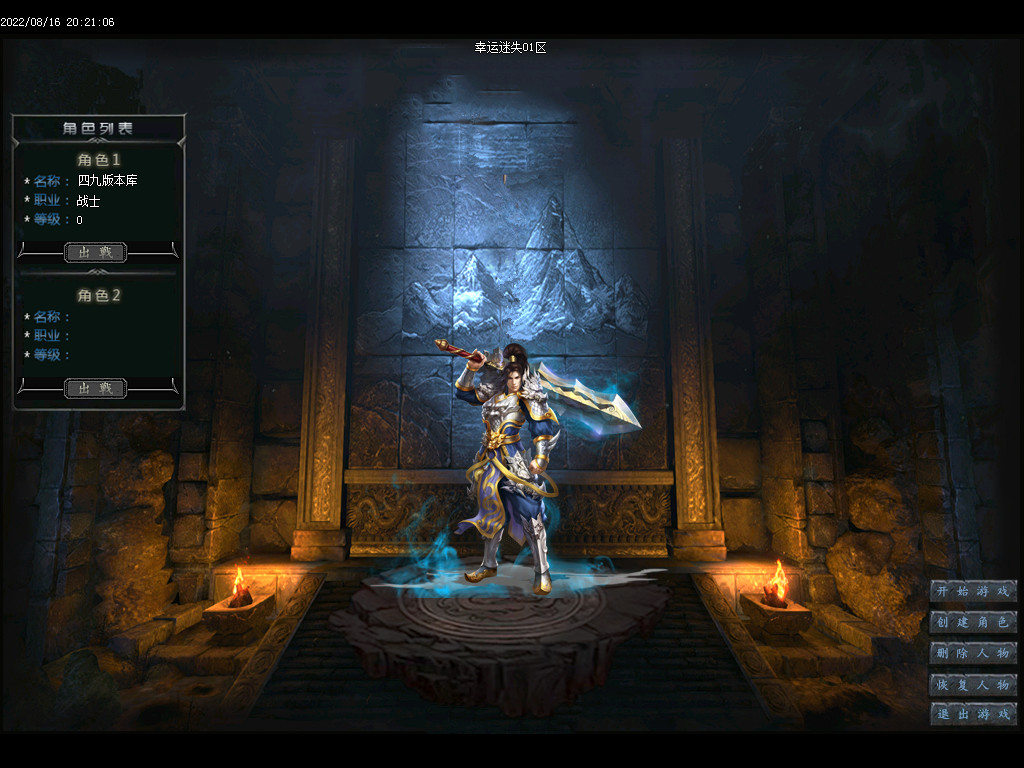Click 出战 button under 角色1

point(96,252)
